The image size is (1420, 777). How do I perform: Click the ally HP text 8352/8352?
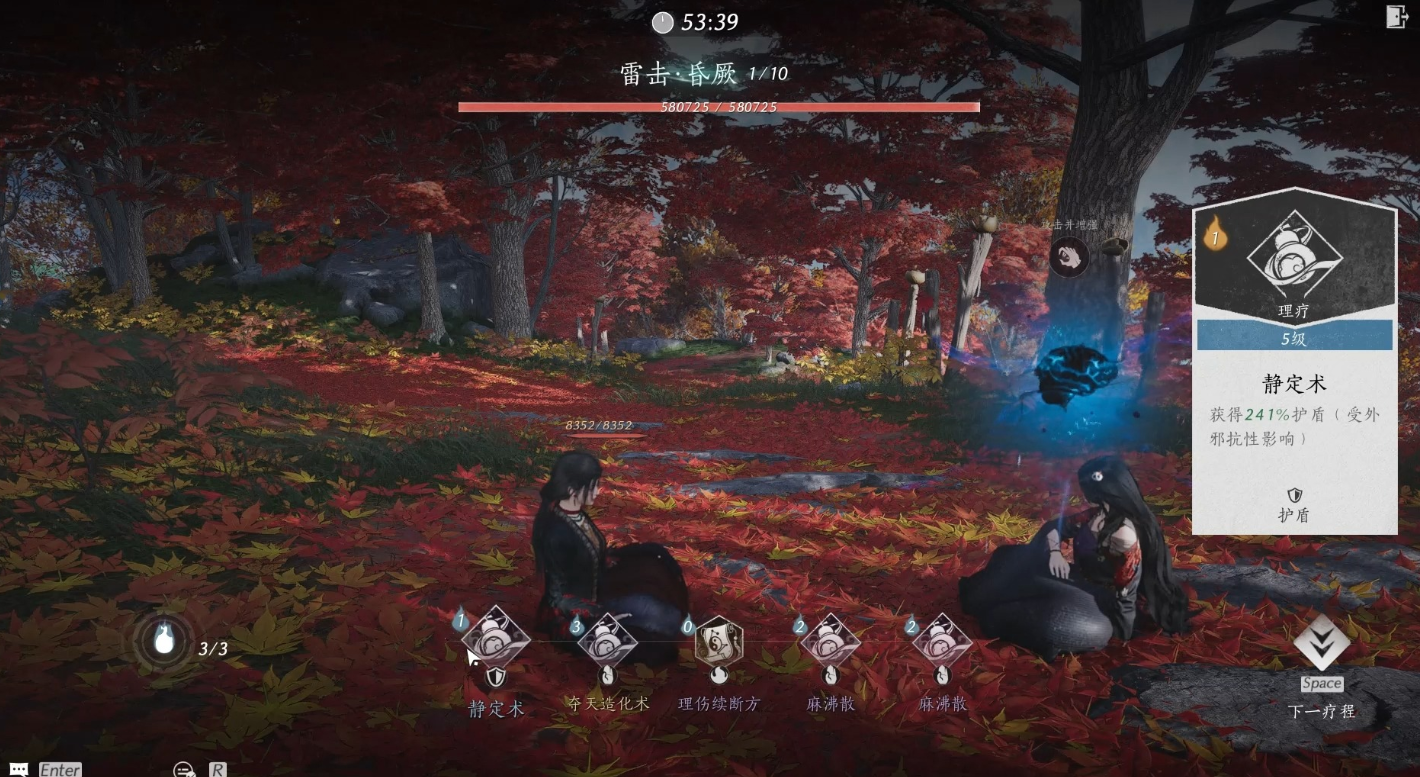[x=598, y=426]
